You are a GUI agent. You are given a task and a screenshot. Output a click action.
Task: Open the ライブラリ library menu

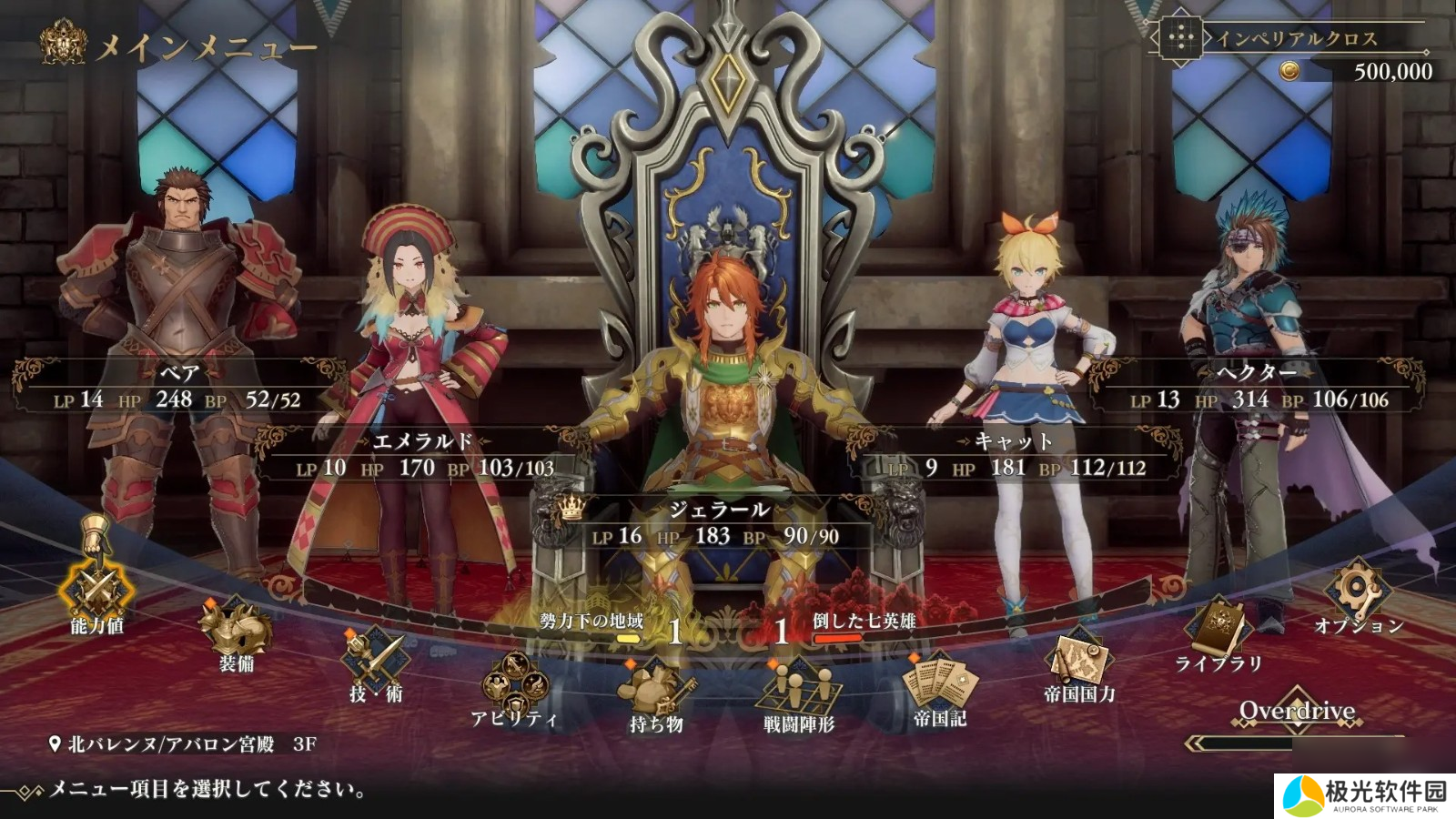[x=1218, y=632]
